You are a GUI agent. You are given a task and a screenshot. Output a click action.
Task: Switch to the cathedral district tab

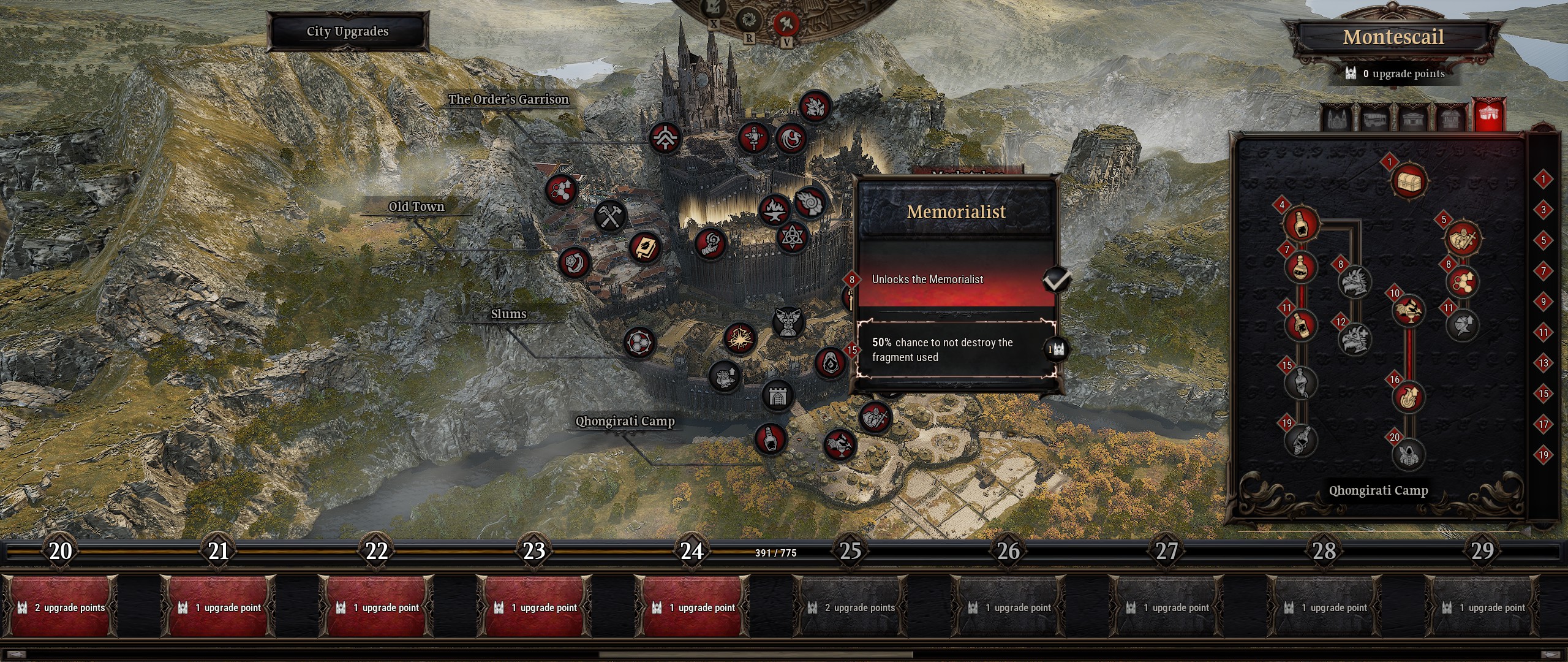click(x=1336, y=117)
